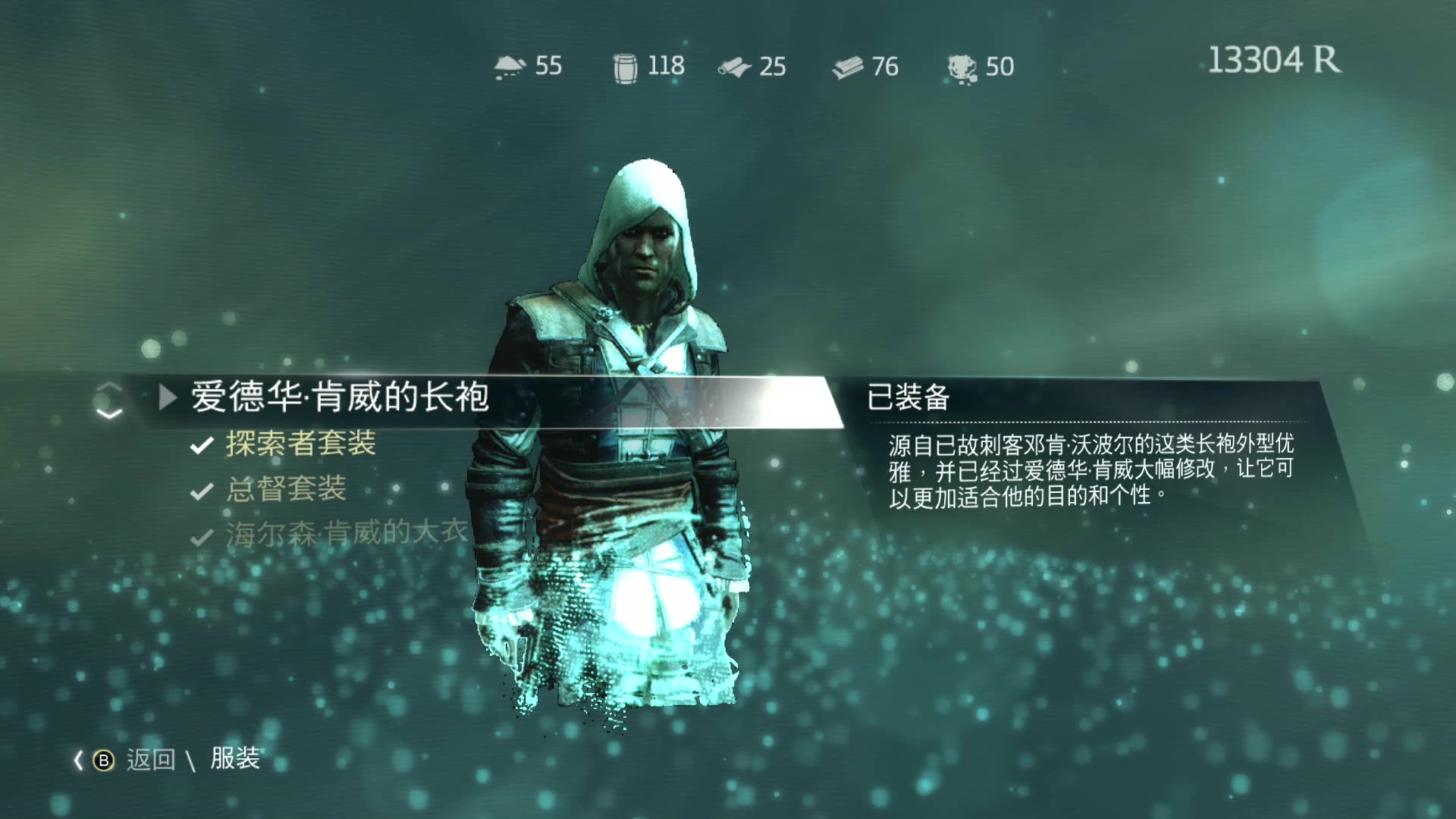Select the rum barrel icon beside 118

(623, 66)
